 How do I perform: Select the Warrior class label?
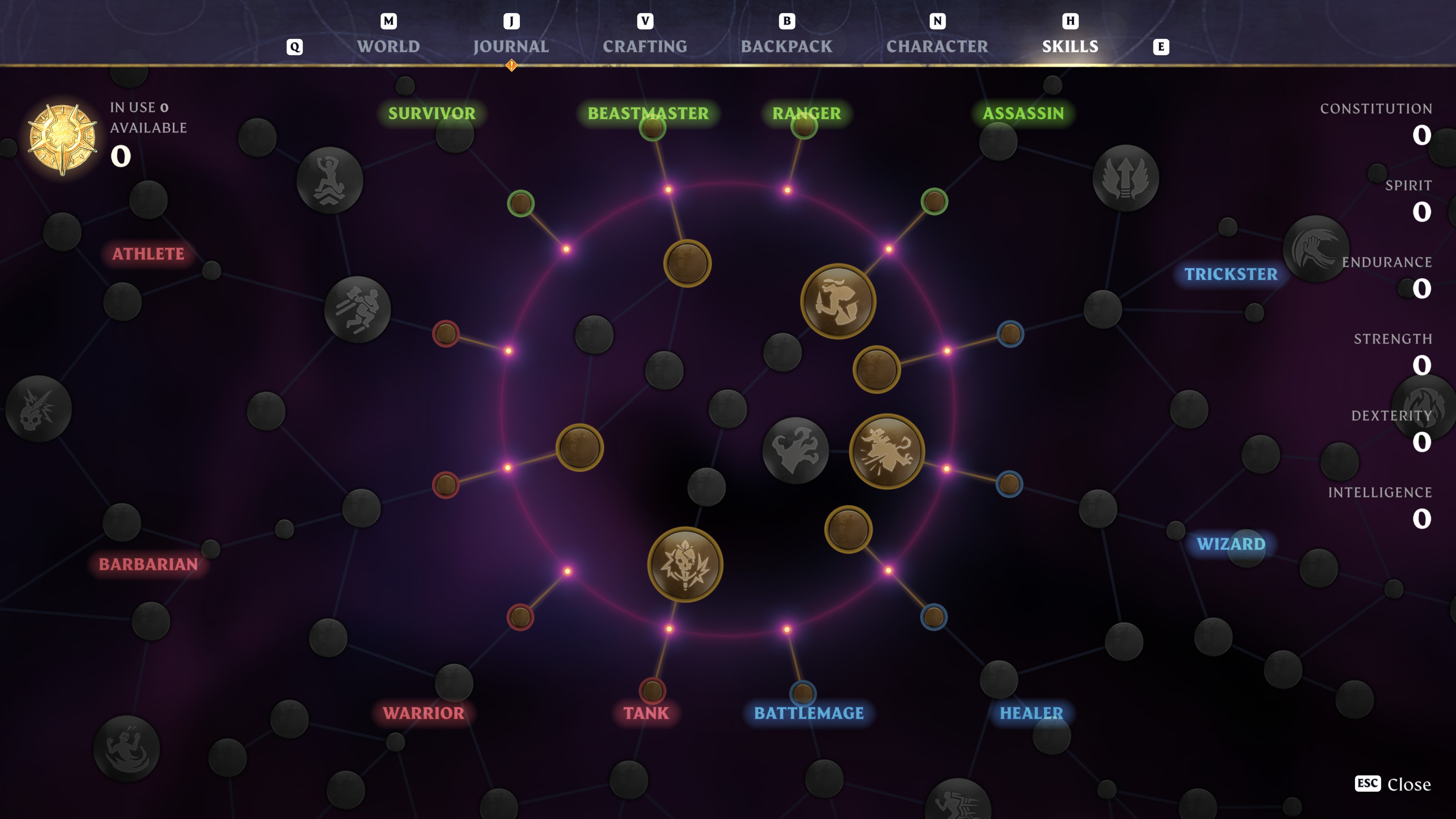[x=424, y=713]
